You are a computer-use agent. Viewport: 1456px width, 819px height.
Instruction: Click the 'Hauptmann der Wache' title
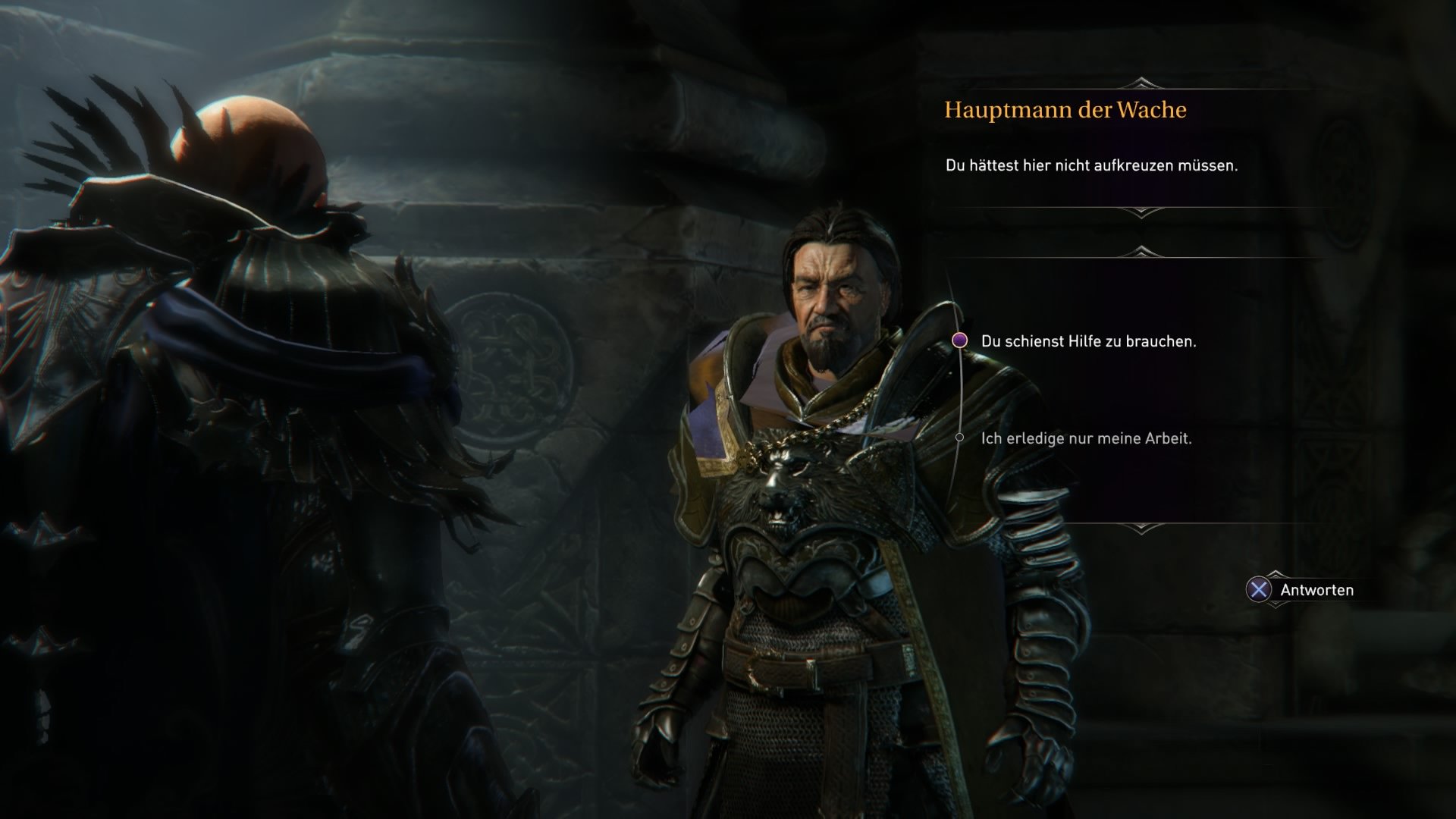[x=1066, y=109]
